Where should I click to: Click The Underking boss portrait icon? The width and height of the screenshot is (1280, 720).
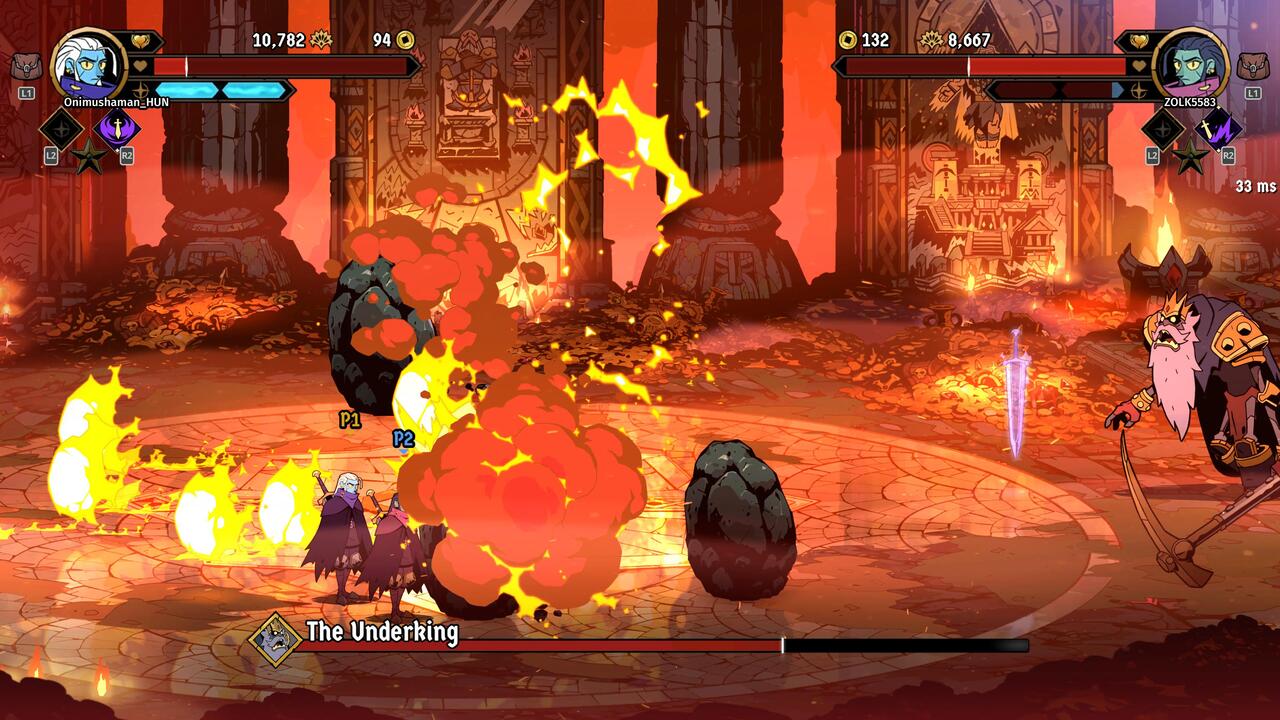275,639
